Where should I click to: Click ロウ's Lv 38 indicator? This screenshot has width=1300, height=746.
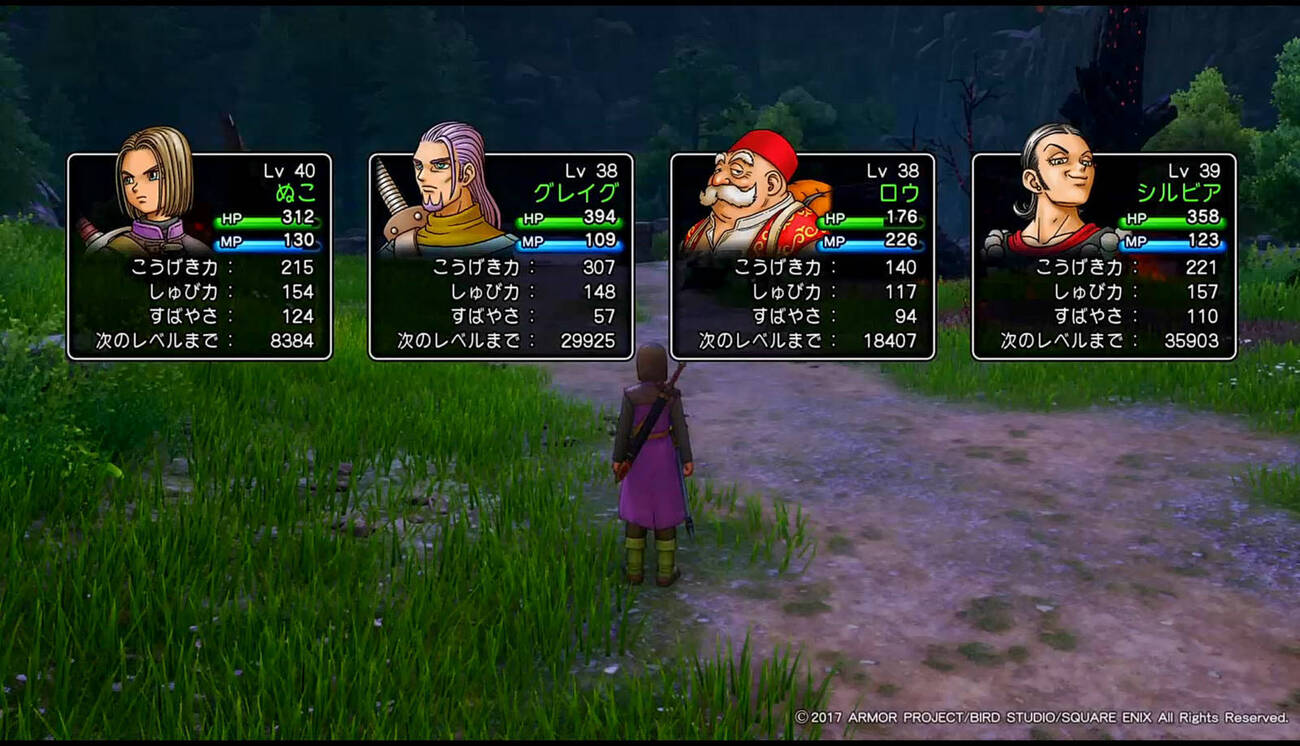(893, 170)
